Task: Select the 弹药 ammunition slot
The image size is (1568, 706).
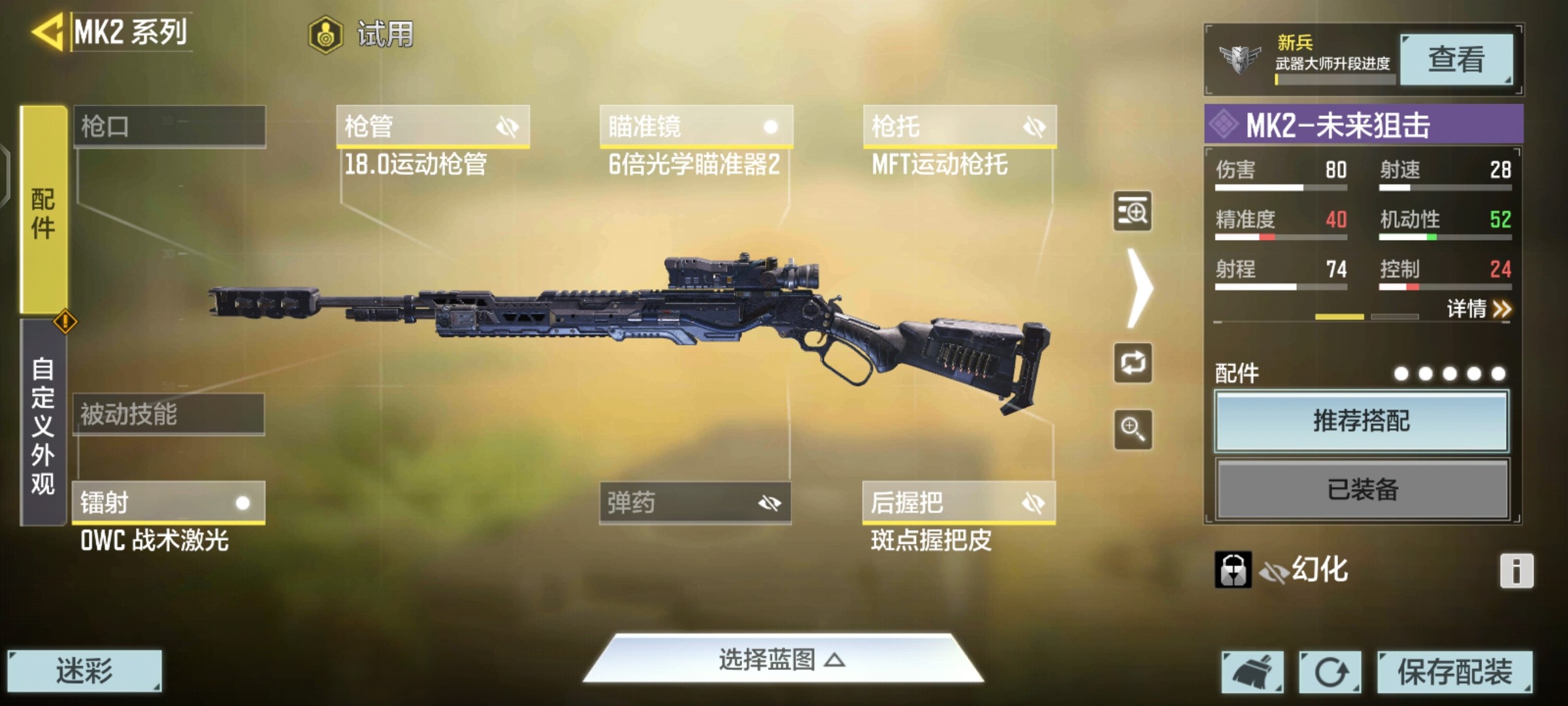Action: pyautogui.click(x=695, y=503)
